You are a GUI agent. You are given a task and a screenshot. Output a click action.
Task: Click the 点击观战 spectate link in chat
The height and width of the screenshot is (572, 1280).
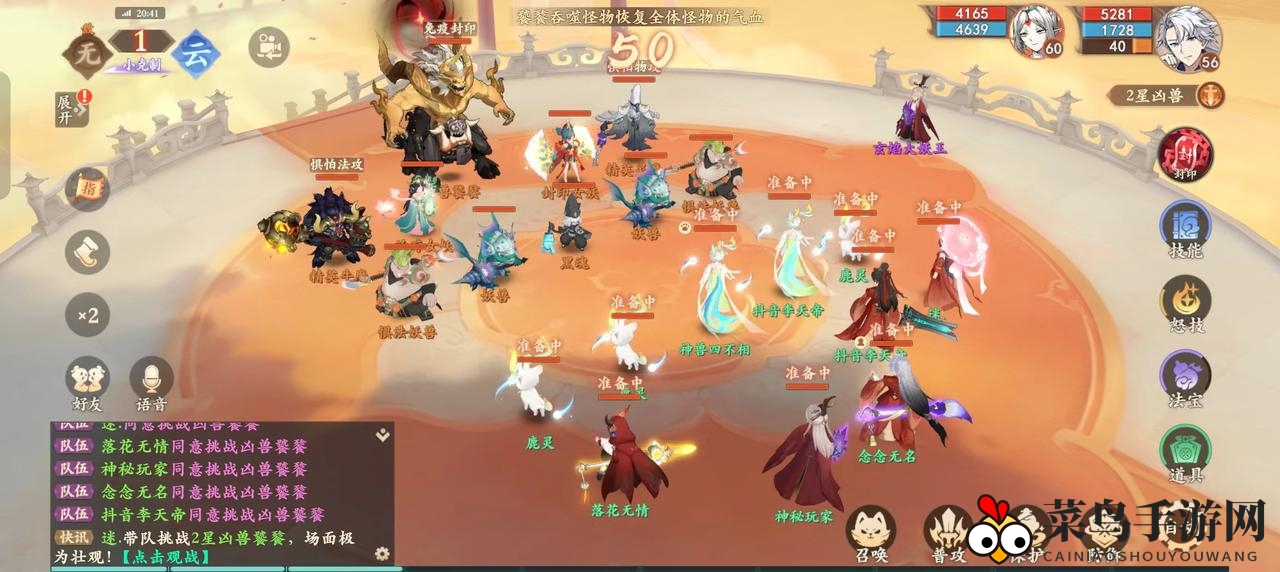166,557
